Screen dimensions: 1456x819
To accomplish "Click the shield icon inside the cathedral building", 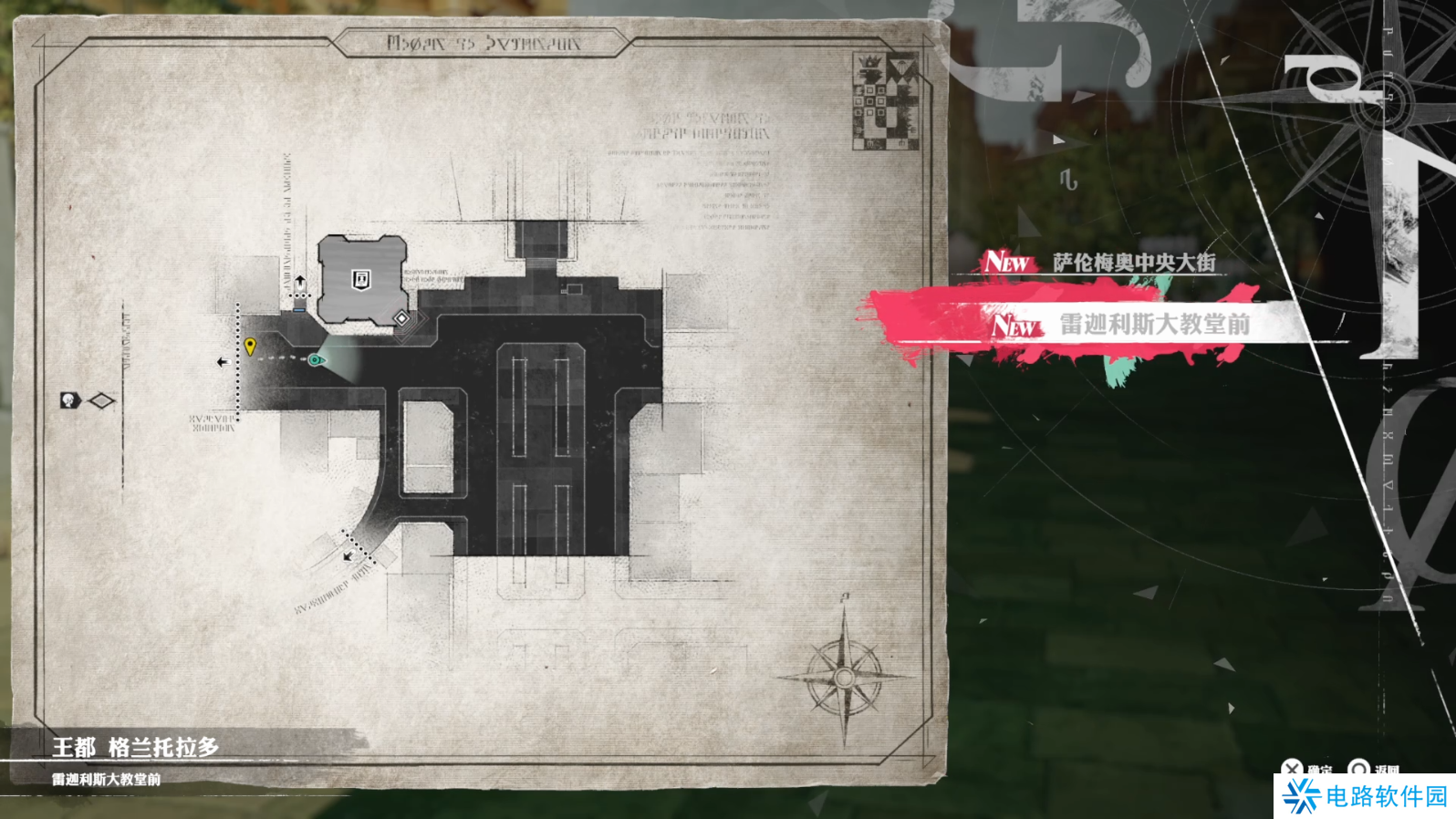I will (x=361, y=279).
